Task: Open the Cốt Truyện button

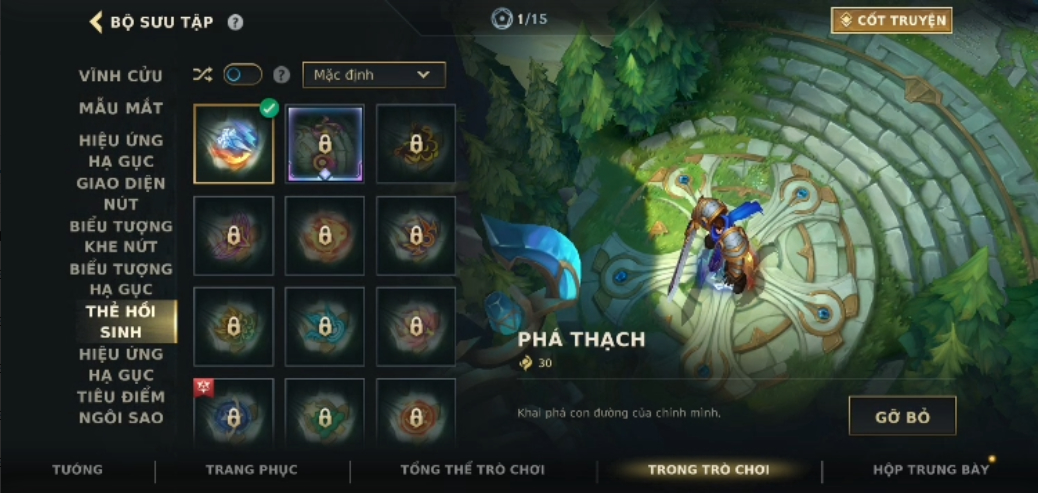Action: click(x=891, y=20)
